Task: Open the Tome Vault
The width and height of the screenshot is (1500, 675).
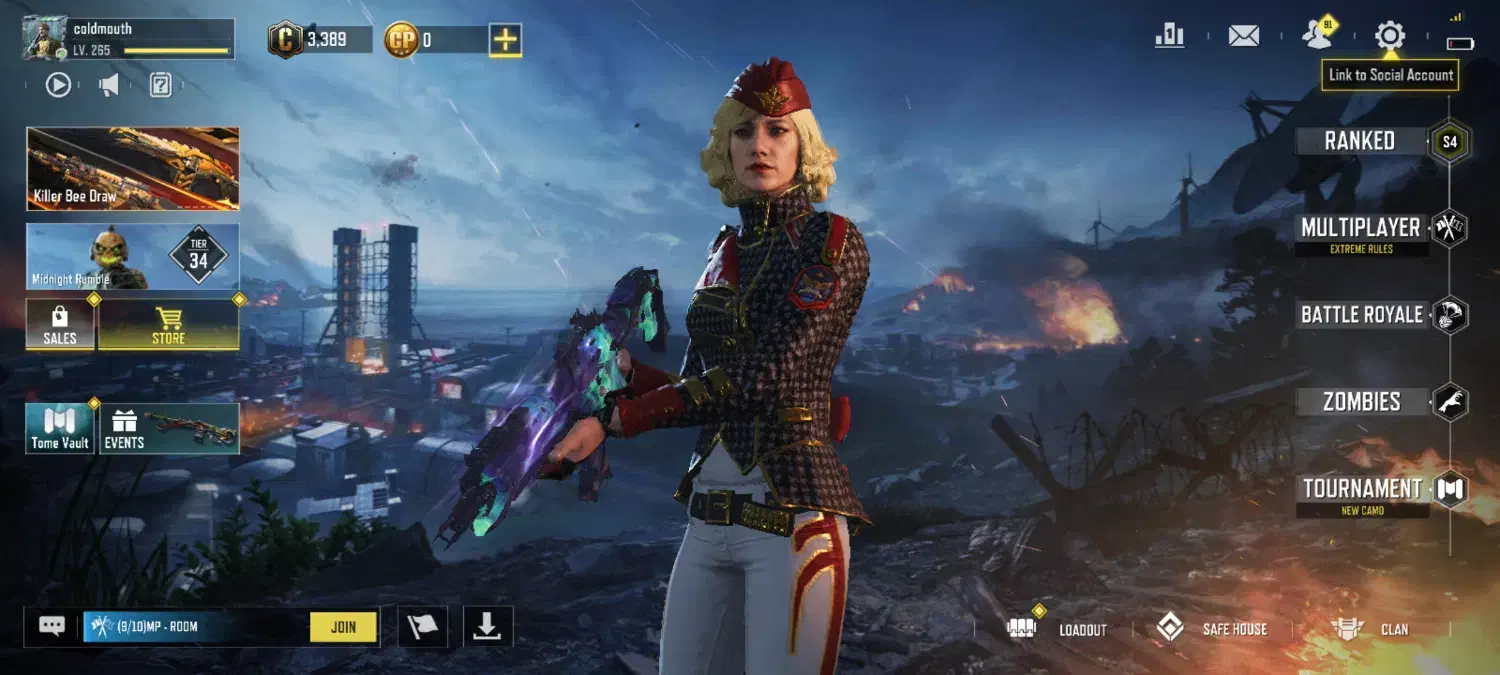Action: coord(60,428)
